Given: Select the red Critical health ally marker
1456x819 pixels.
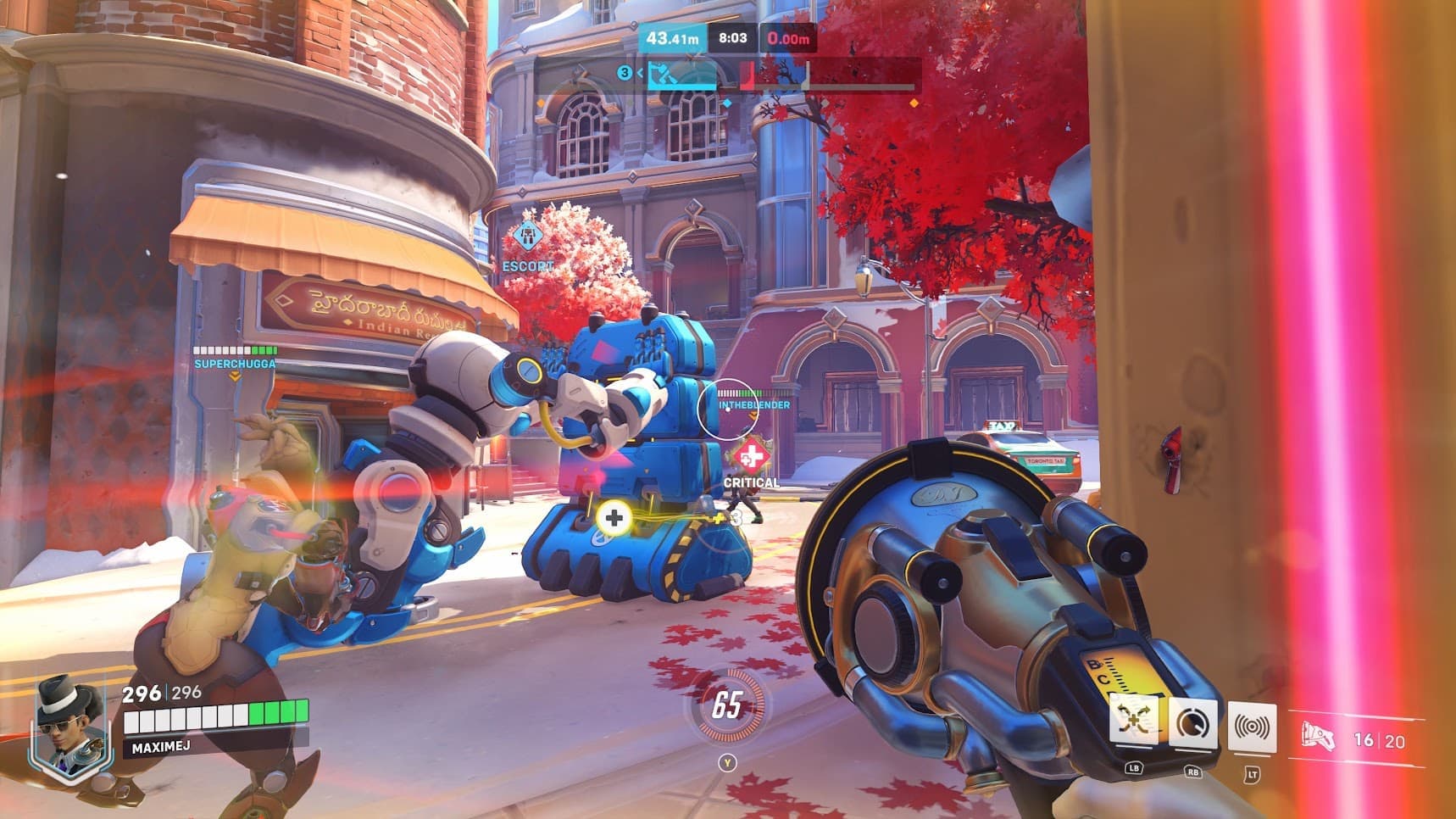Looking at the screenshot, I should [750, 459].
